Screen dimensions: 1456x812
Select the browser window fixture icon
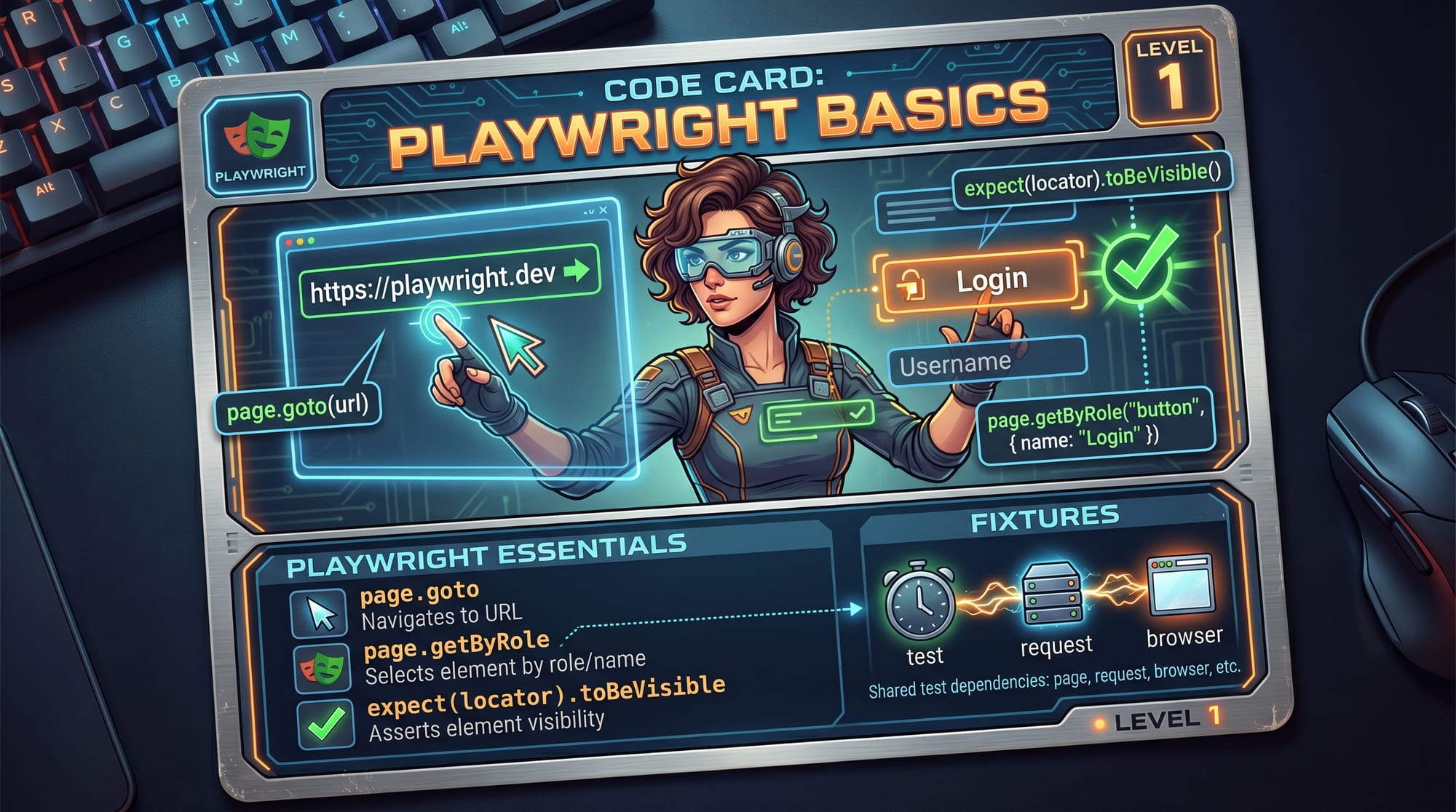(1179, 584)
